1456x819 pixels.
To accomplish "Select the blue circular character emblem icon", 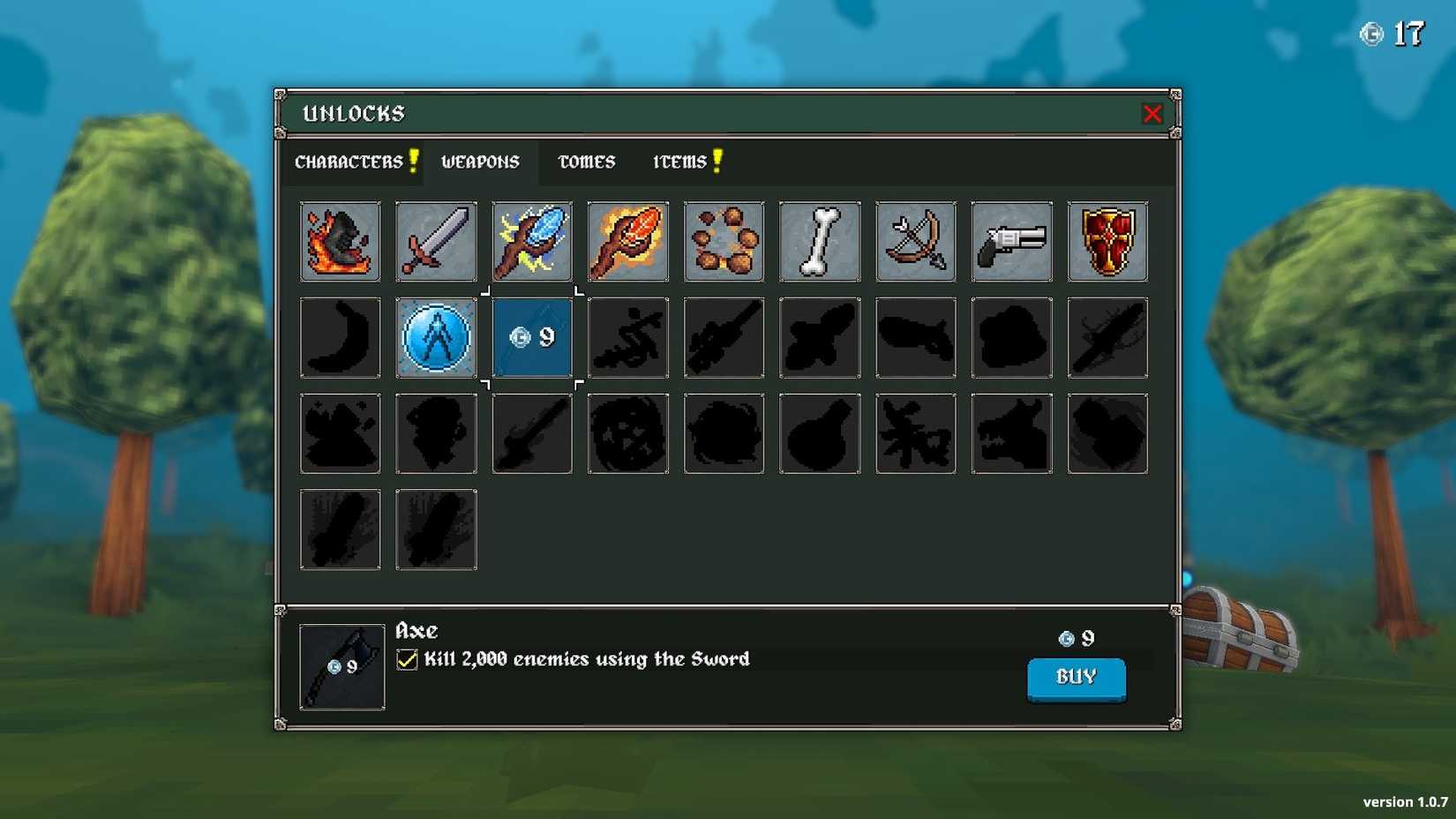I will click(436, 337).
